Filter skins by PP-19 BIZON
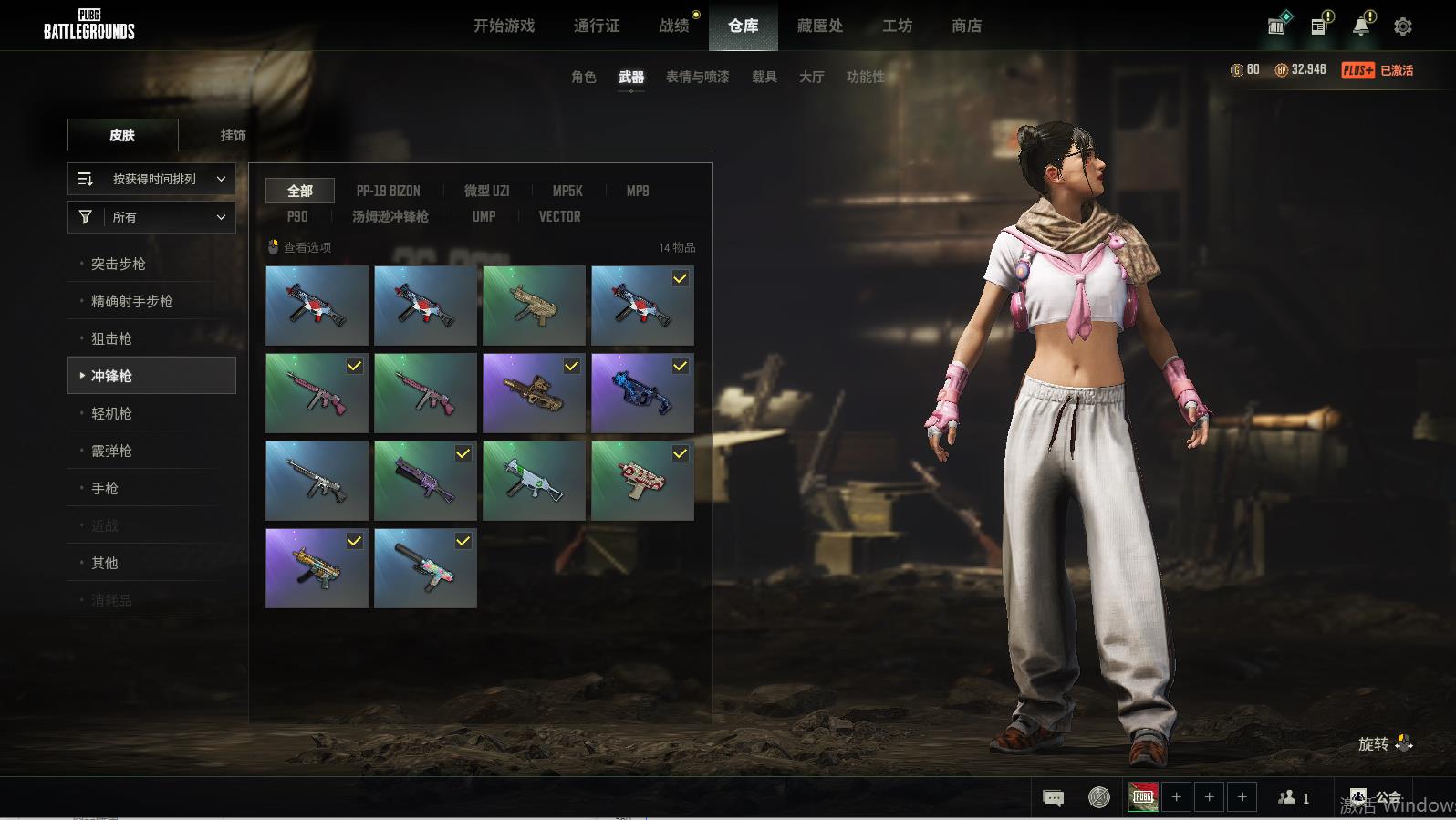This screenshot has height=820, width=1456. click(388, 191)
